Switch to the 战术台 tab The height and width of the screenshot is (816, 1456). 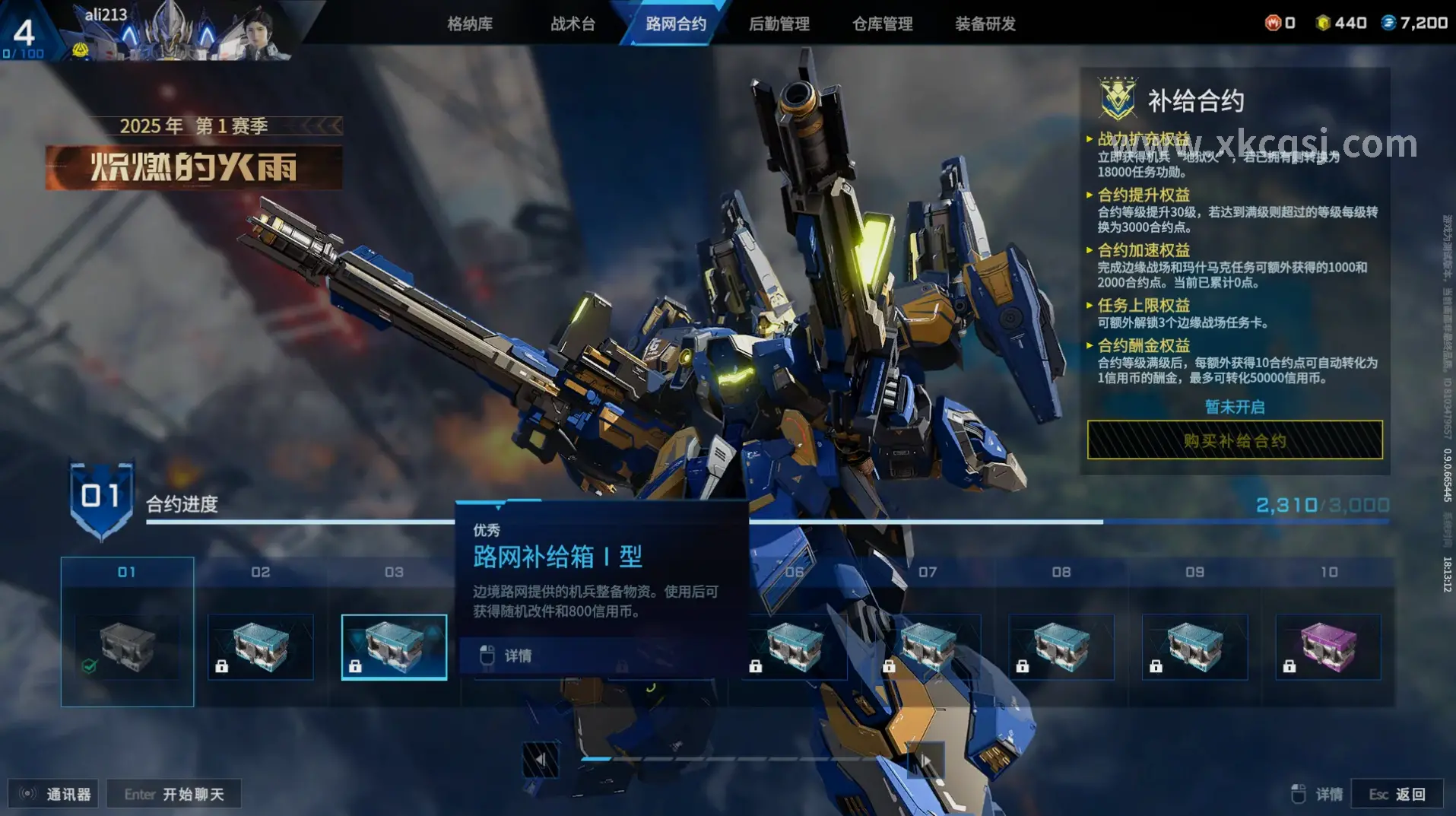coord(573,24)
